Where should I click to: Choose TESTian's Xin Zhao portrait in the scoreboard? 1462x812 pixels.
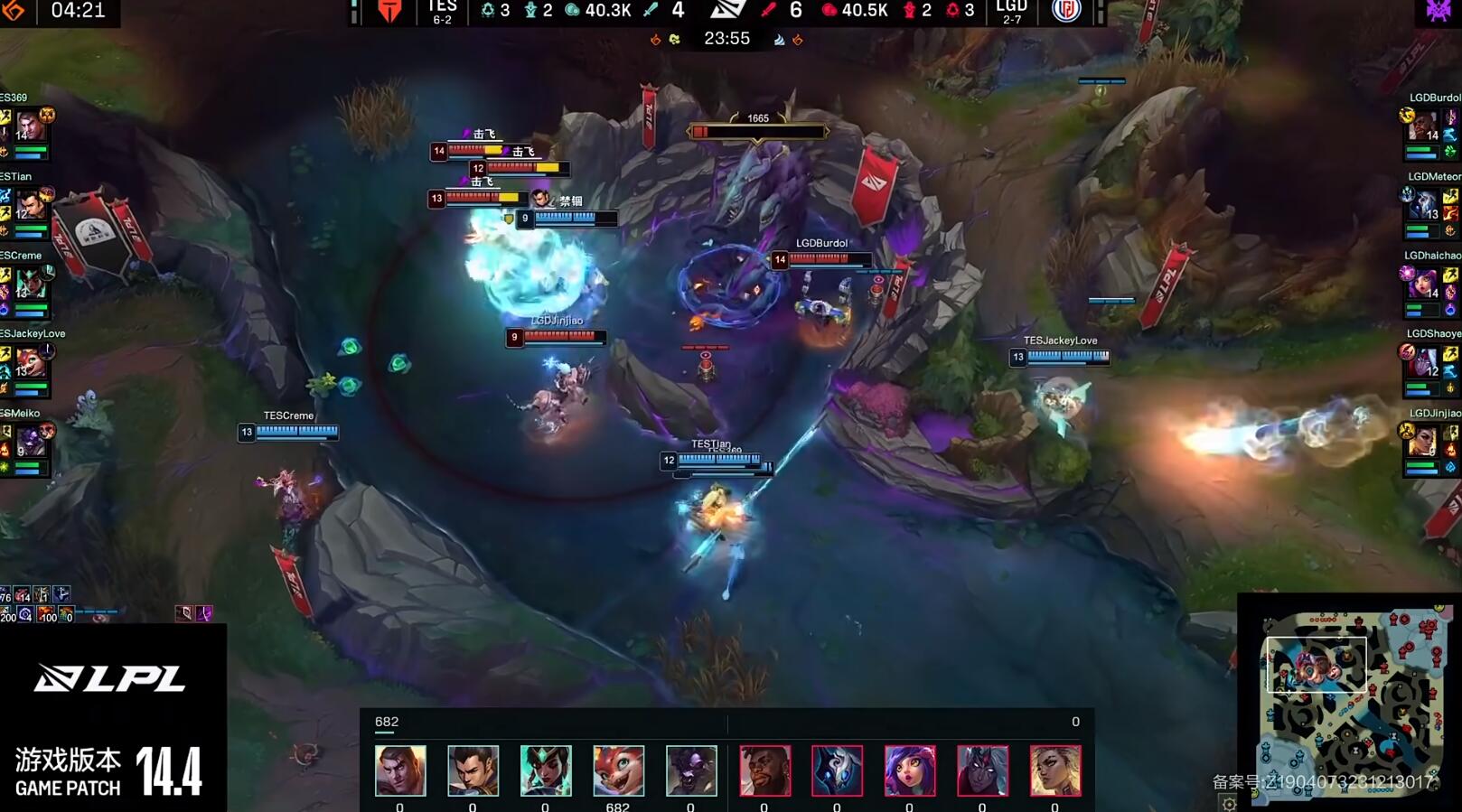tap(30, 204)
